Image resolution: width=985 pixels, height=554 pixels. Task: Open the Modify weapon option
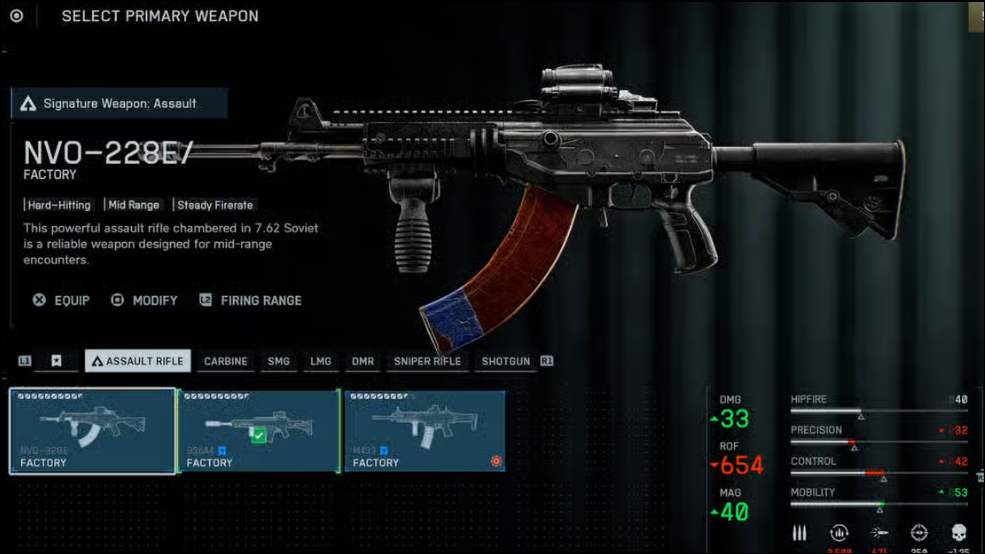pyautogui.click(x=145, y=300)
